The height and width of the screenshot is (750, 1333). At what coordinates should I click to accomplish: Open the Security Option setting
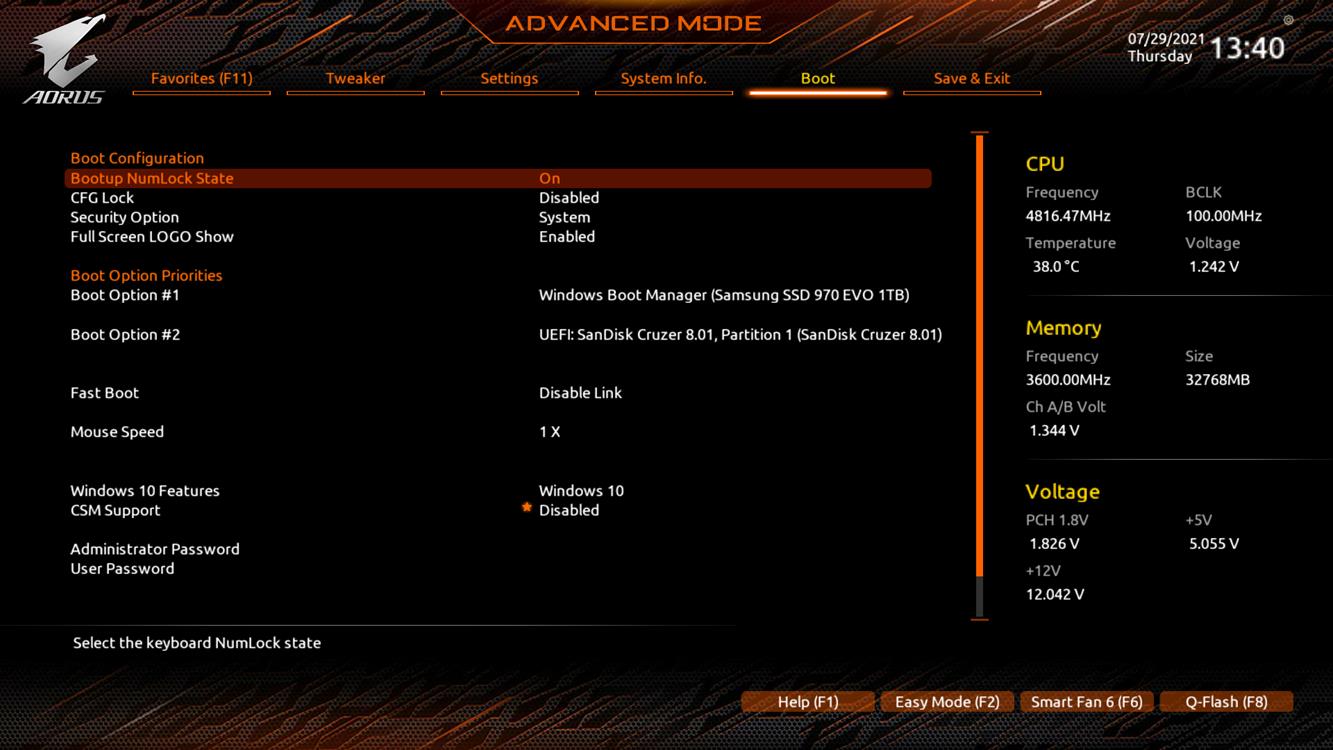tap(125, 217)
